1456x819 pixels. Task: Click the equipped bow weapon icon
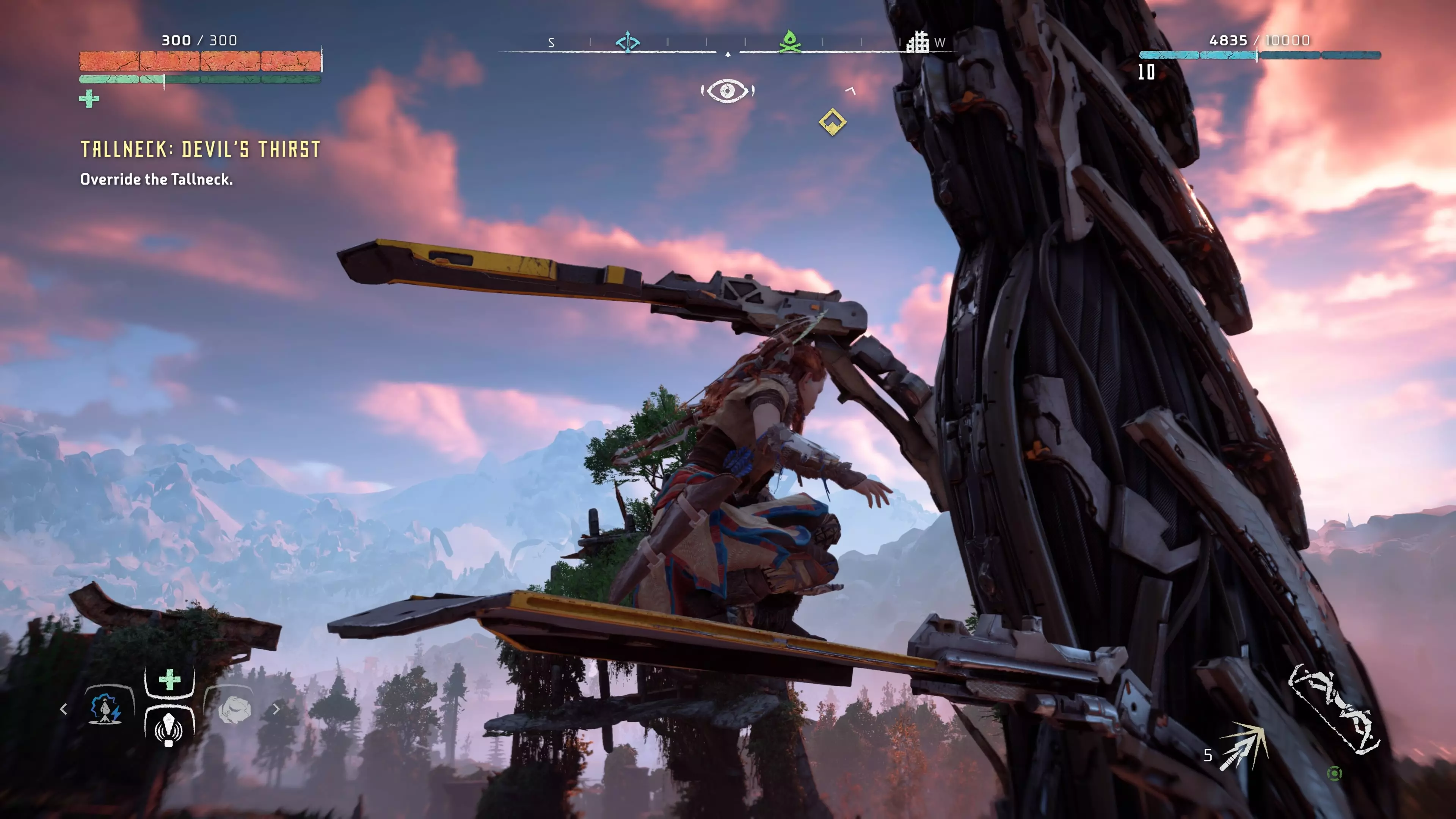coord(1334,709)
